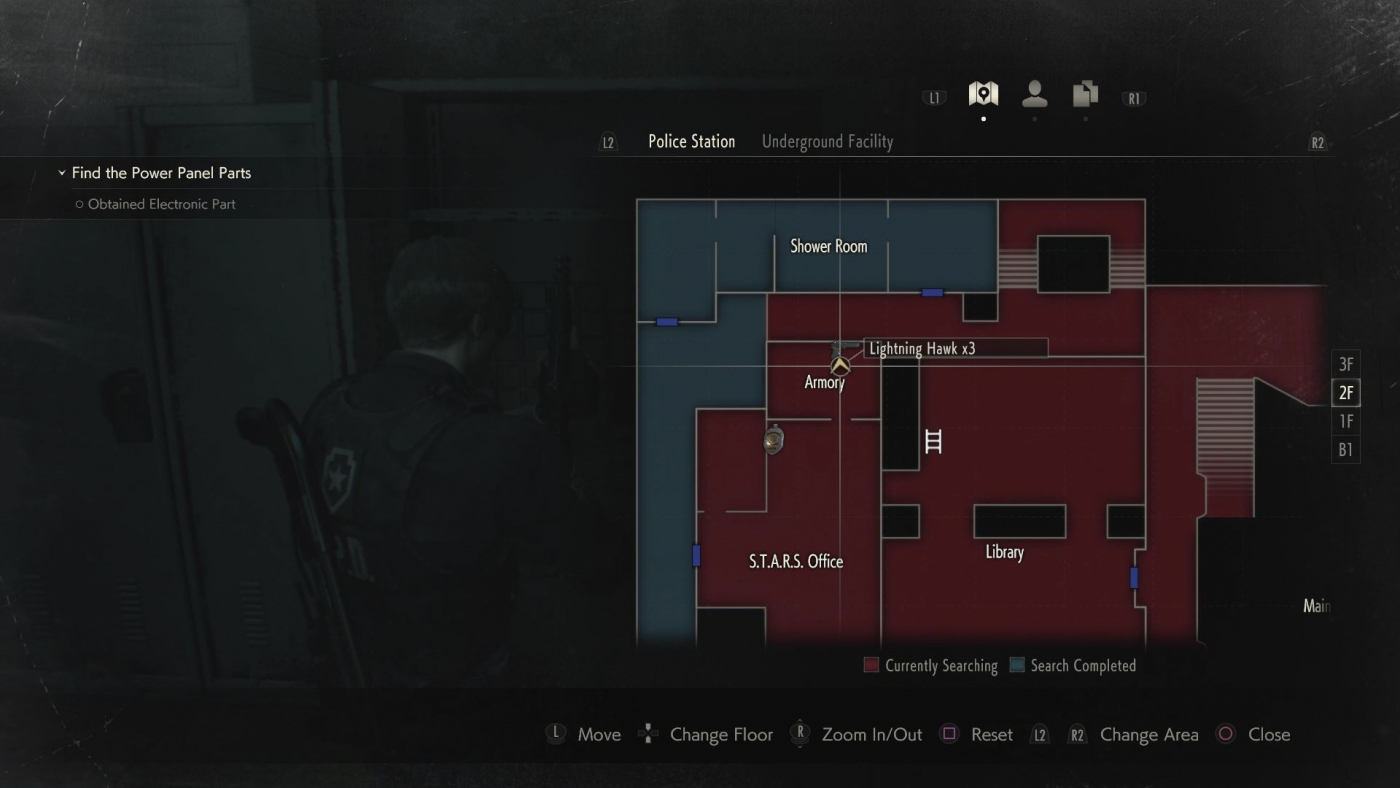
Task: Click the red Currently Searching legend swatch
Action: point(870,664)
